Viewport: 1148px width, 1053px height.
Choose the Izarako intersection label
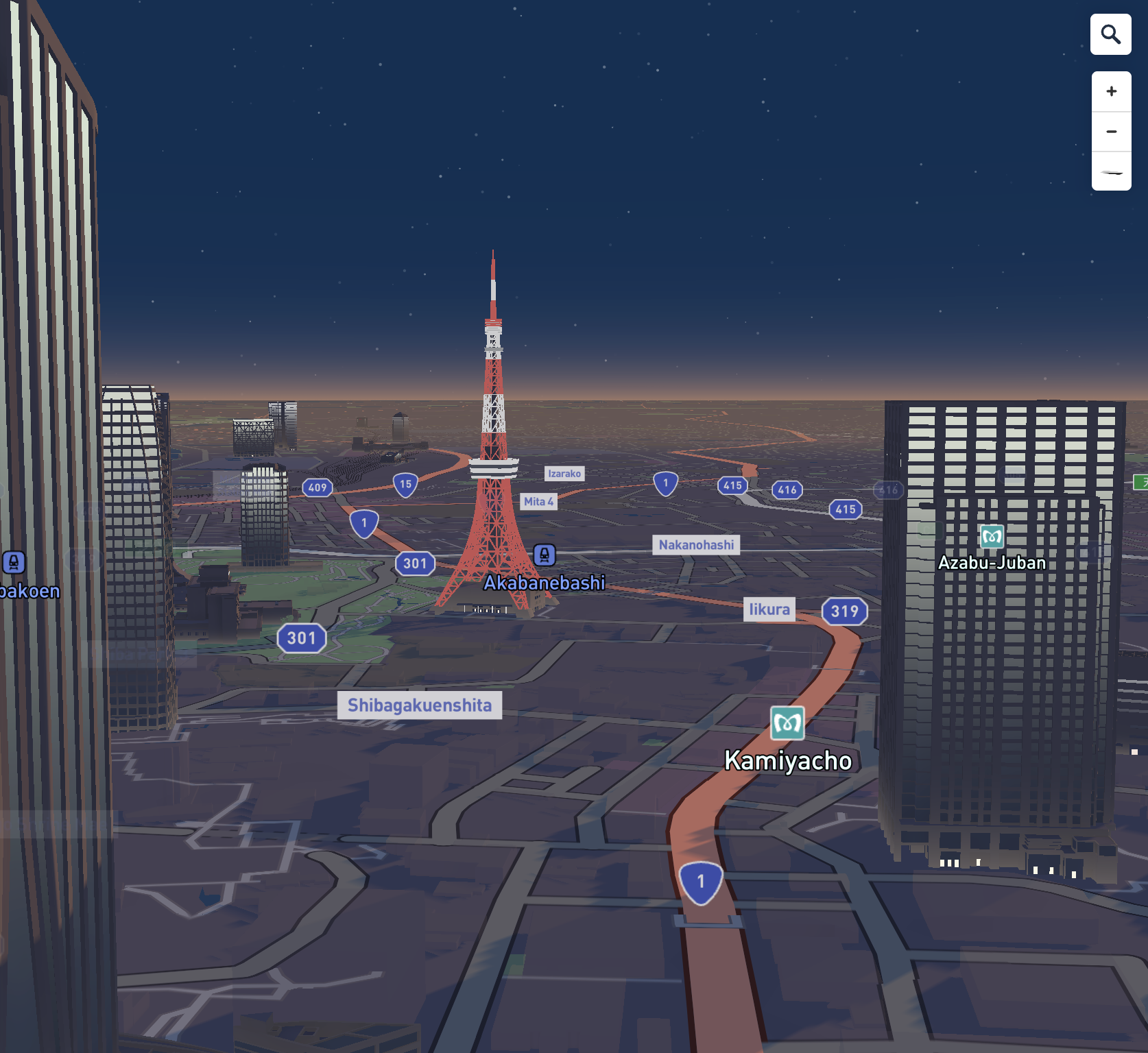tap(564, 474)
